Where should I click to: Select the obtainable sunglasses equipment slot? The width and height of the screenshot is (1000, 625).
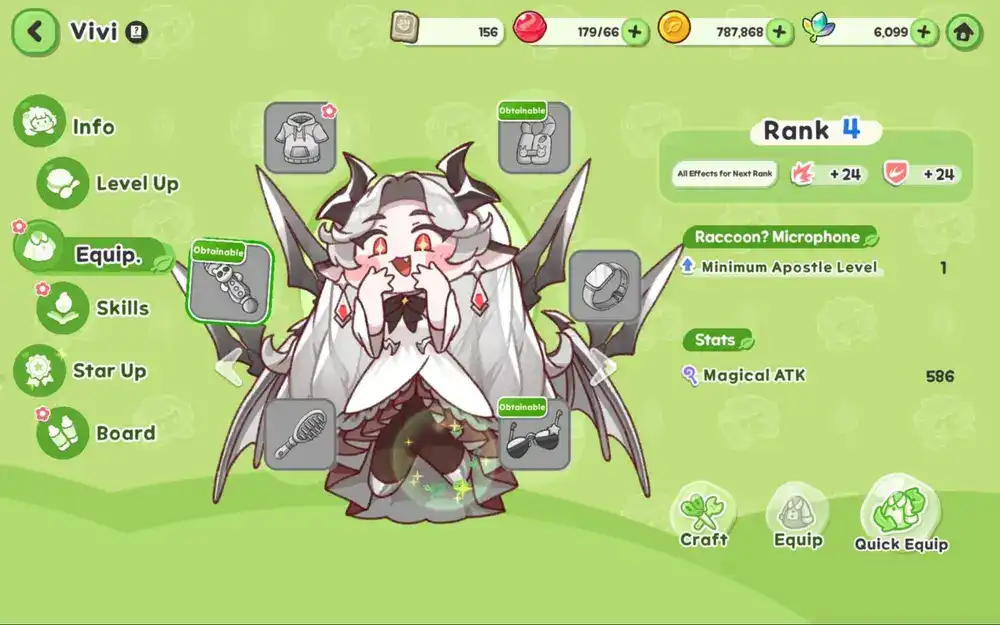click(x=534, y=434)
